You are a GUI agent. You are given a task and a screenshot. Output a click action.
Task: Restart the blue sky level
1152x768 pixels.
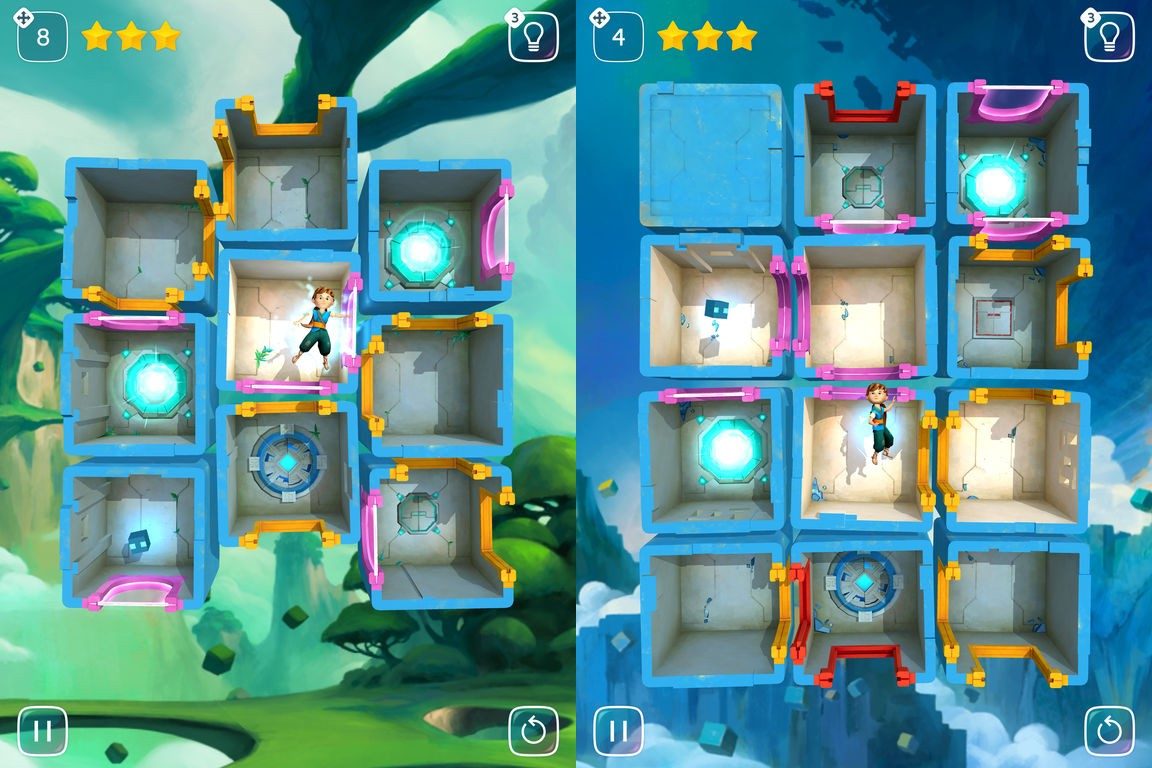(x=1109, y=731)
